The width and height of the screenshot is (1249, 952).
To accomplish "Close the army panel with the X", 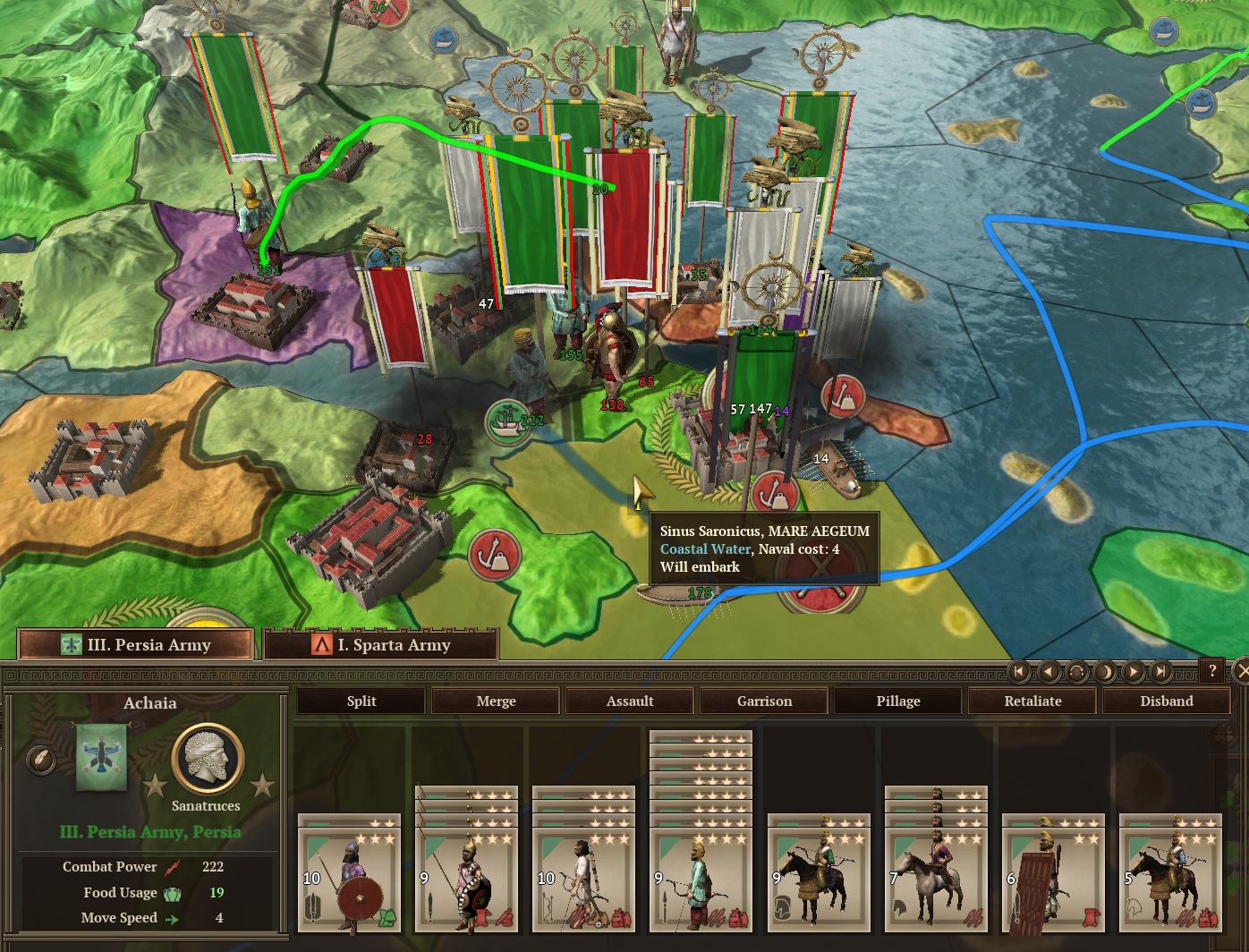I will 1241,670.
